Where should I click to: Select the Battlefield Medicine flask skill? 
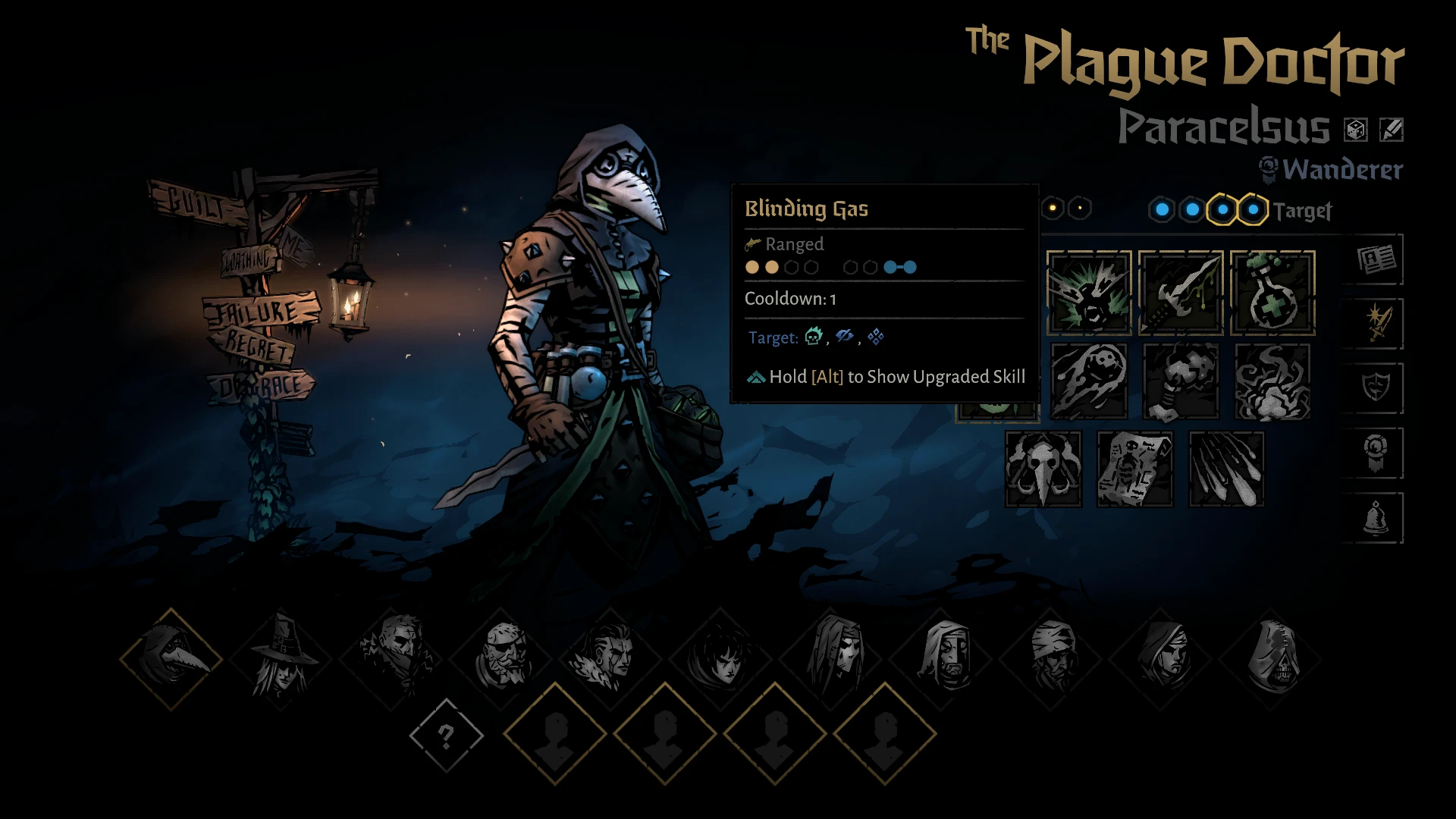pyautogui.click(x=1272, y=293)
